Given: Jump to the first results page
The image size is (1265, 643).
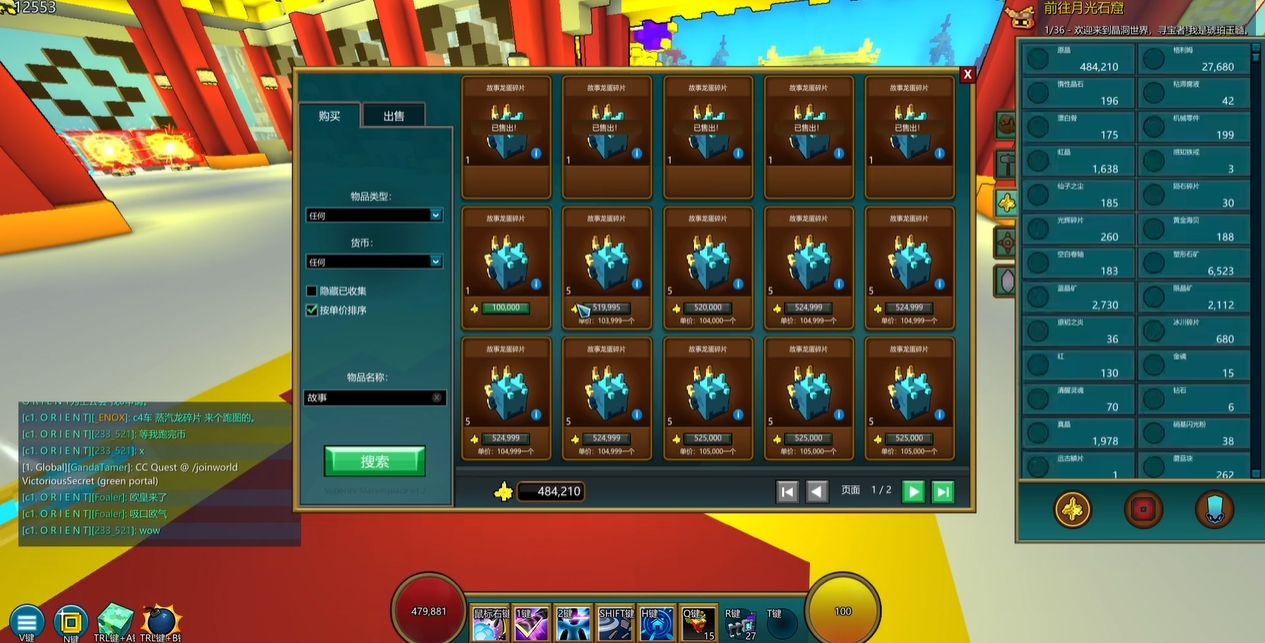Looking at the screenshot, I should point(787,491).
